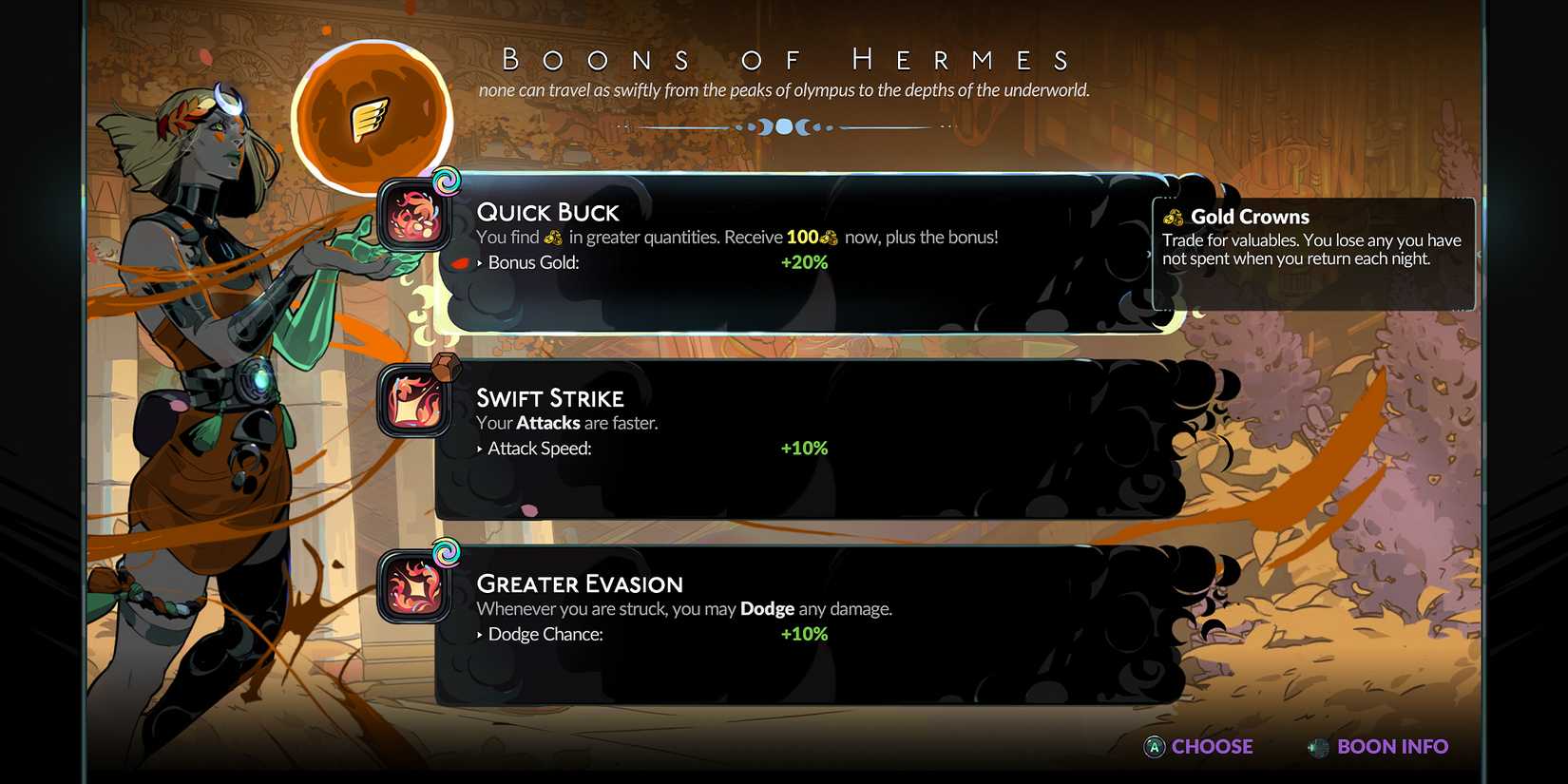Select the Boons of Hermes title banner
This screenshot has width=1568, height=784.
point(787,59)
